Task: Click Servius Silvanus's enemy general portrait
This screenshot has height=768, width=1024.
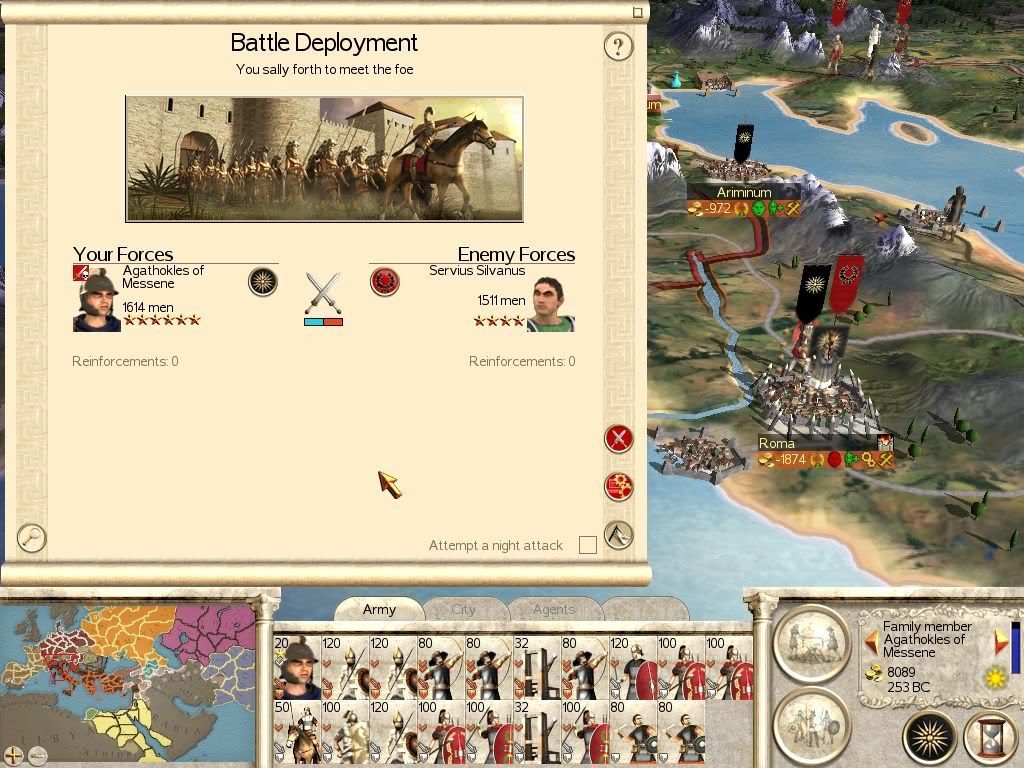Action: coord(550,304)
